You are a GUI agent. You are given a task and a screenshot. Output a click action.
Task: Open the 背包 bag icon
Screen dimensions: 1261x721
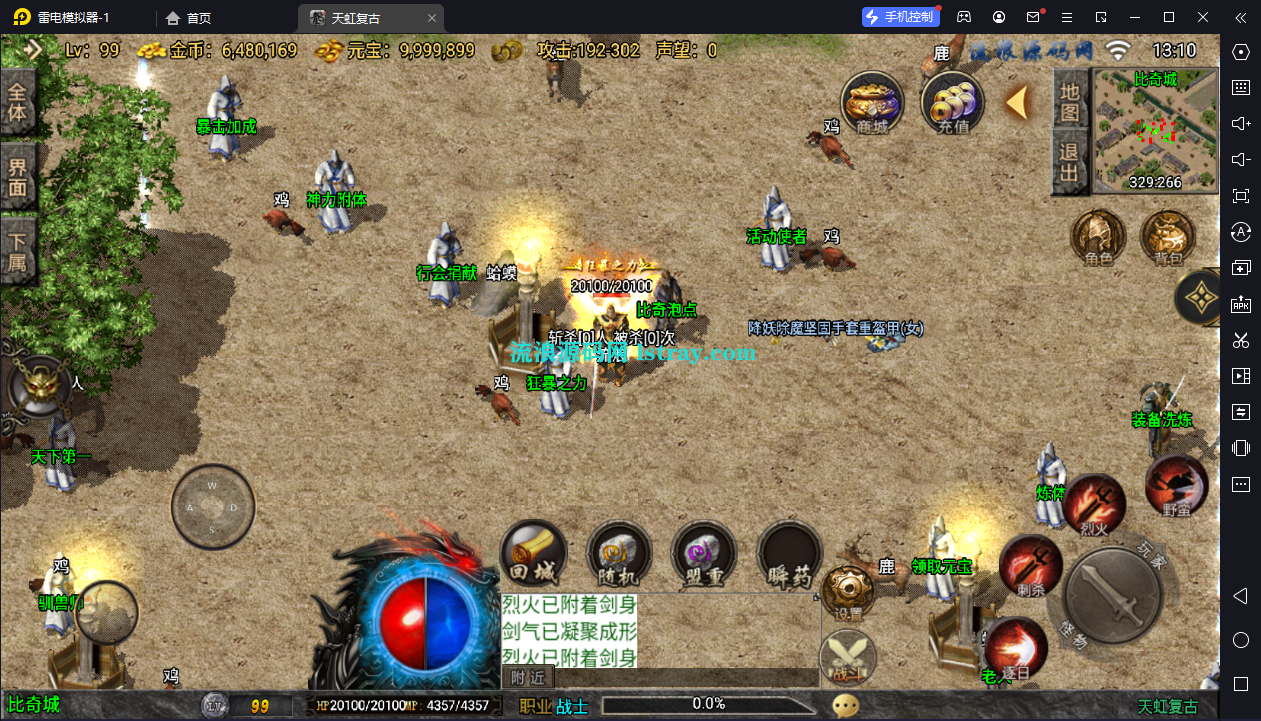(x=1167, y=238)
